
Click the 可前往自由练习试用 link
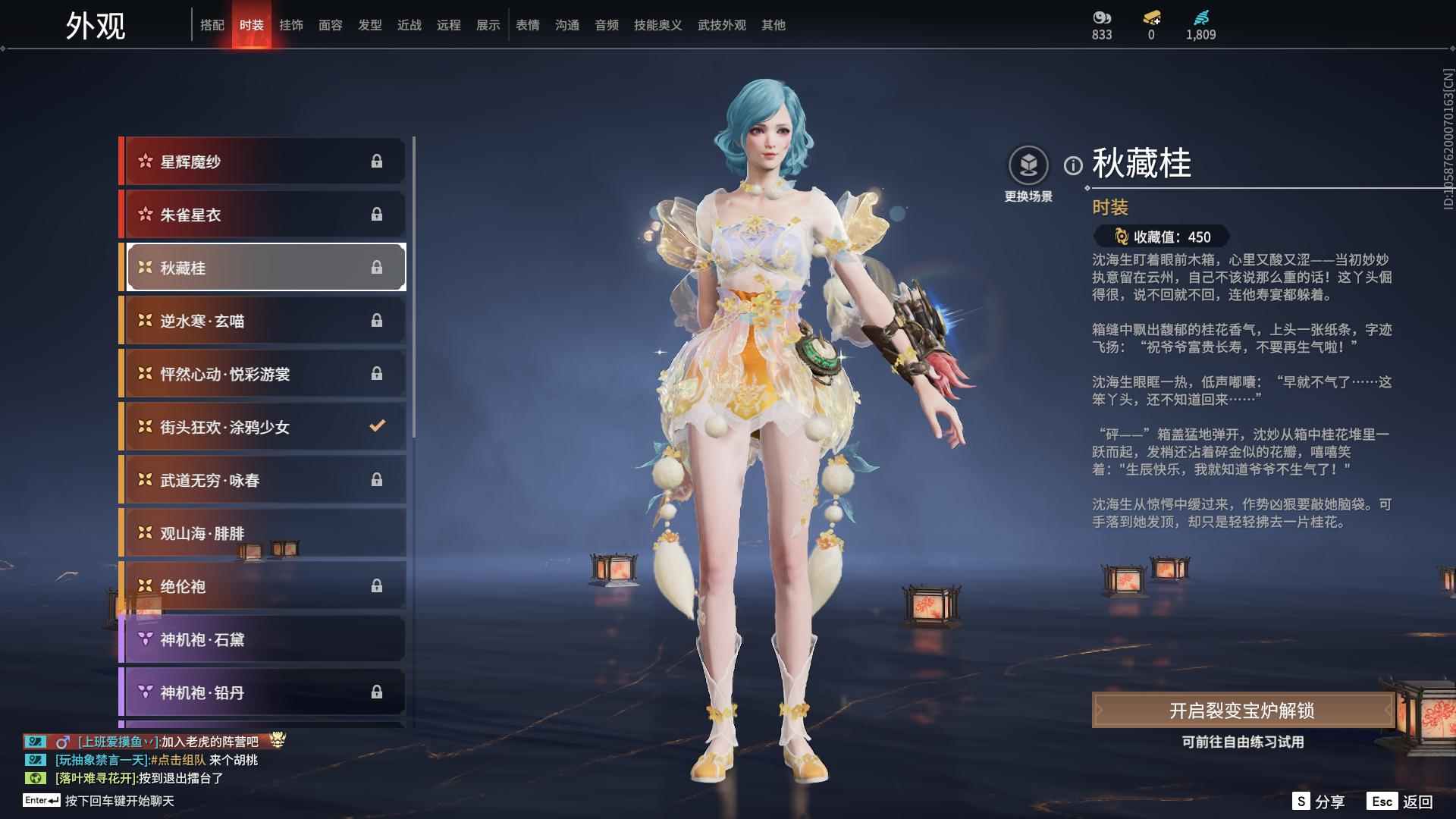[1244, 743]
